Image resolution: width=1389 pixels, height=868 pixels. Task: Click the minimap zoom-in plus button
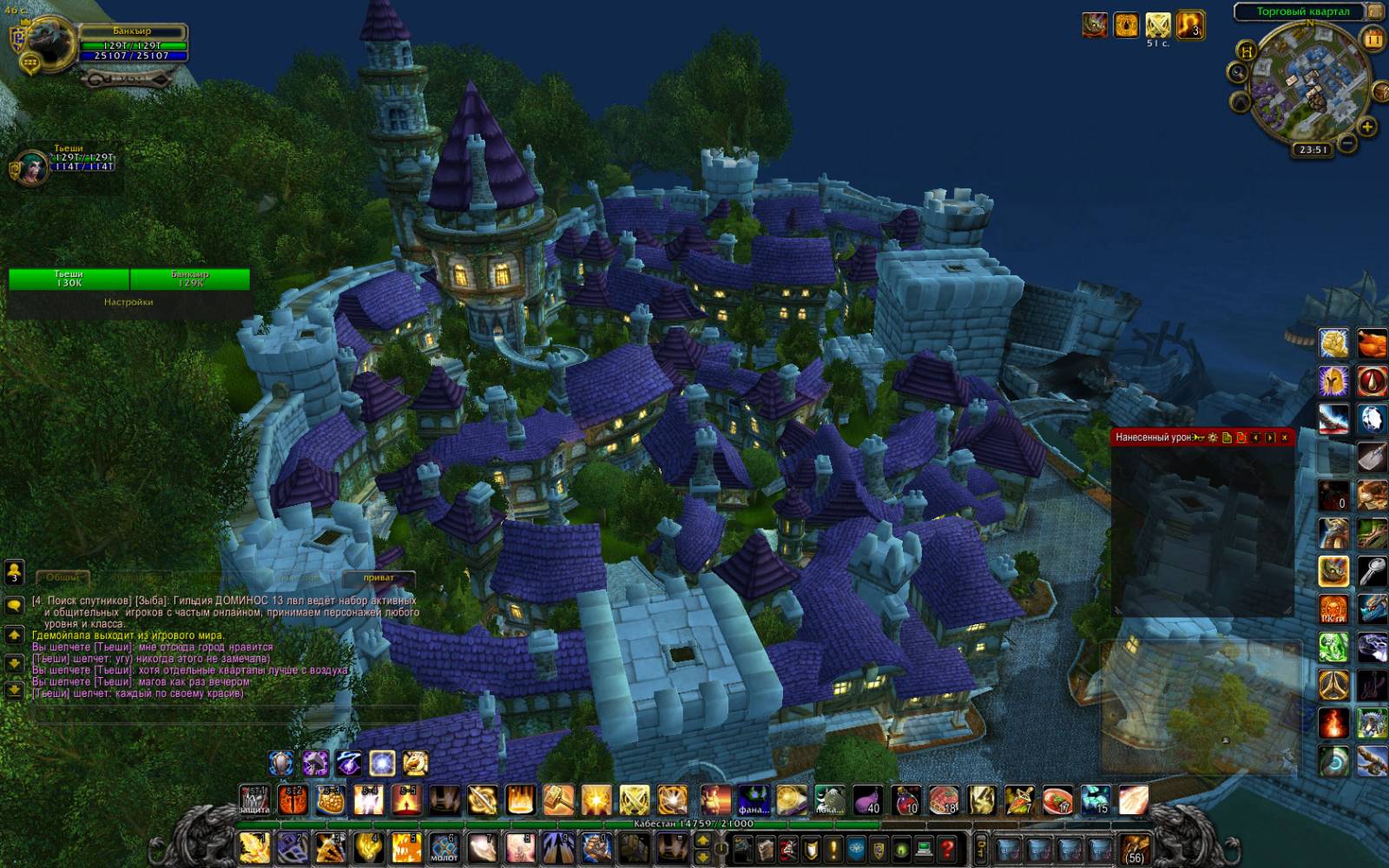coord(1366,128)
